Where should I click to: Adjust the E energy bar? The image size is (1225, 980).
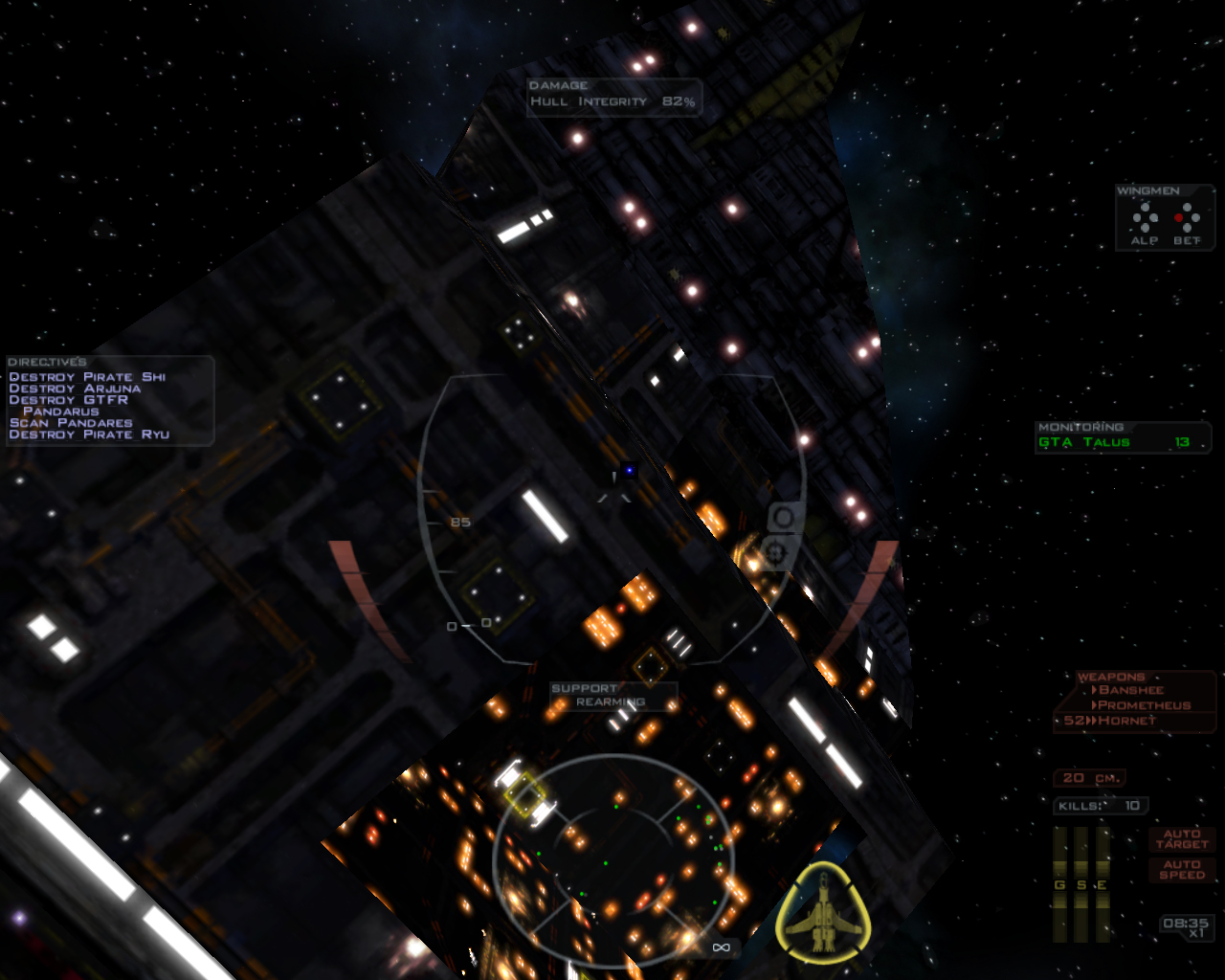(x=1102, y=883)
